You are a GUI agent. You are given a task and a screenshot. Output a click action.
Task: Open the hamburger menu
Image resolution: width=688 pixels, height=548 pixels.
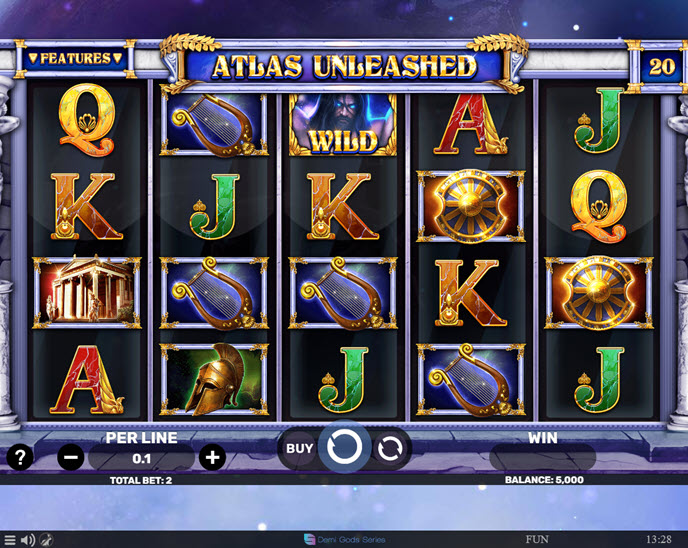click(9, 540)
